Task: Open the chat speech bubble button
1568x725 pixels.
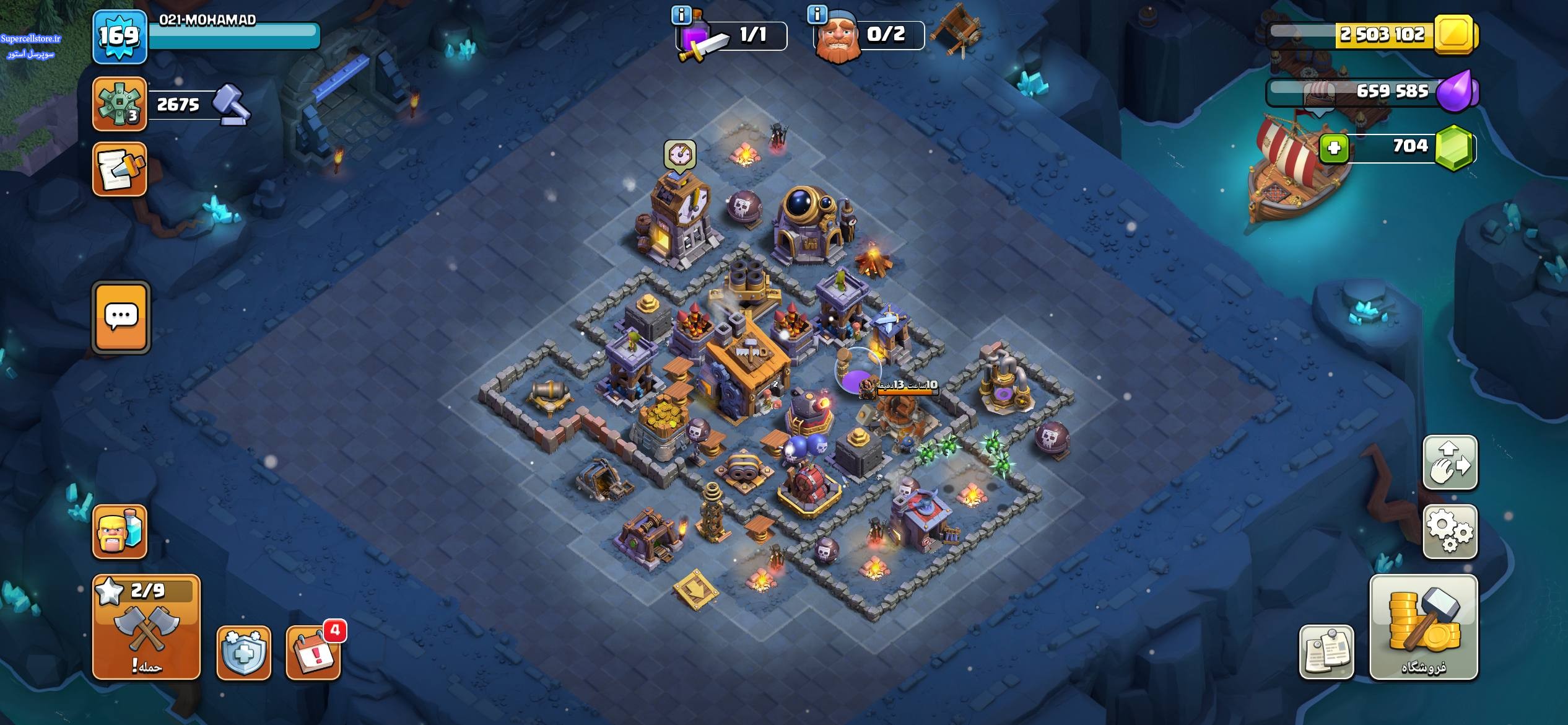Action: tap(121, 317)
